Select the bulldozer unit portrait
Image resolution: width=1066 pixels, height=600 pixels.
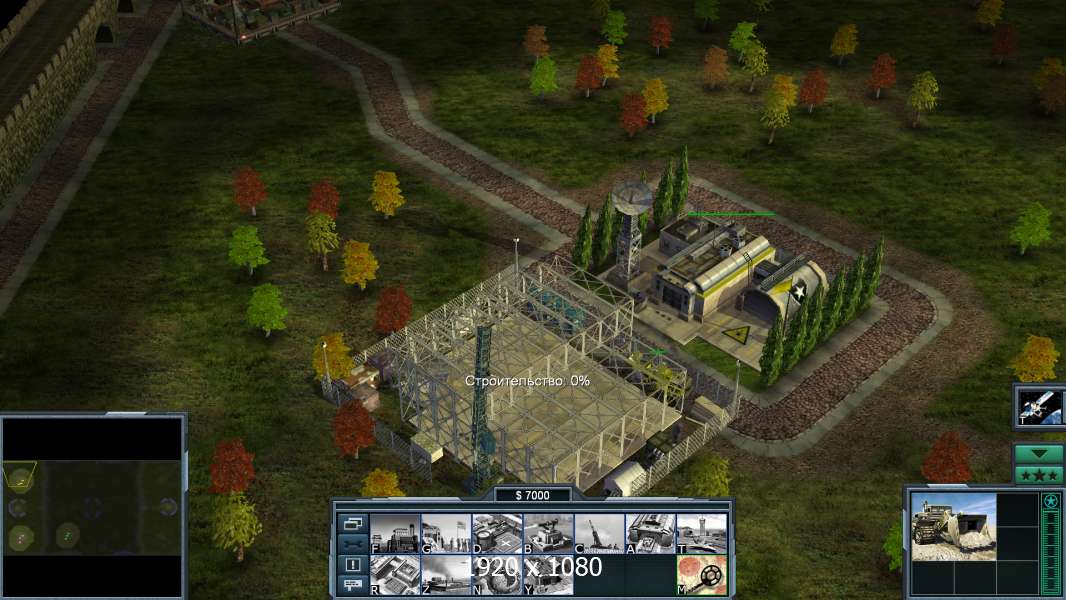pos(953,527)
